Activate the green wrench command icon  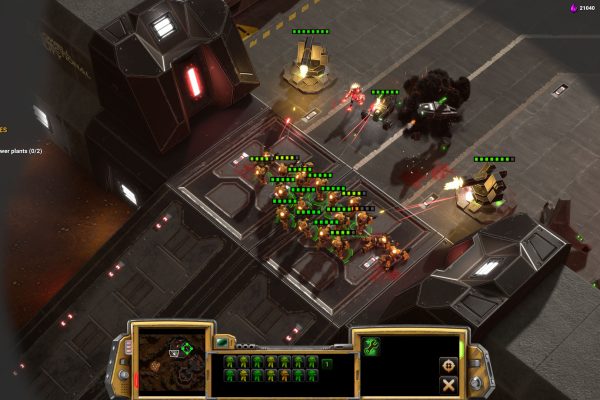pos(372,346)
